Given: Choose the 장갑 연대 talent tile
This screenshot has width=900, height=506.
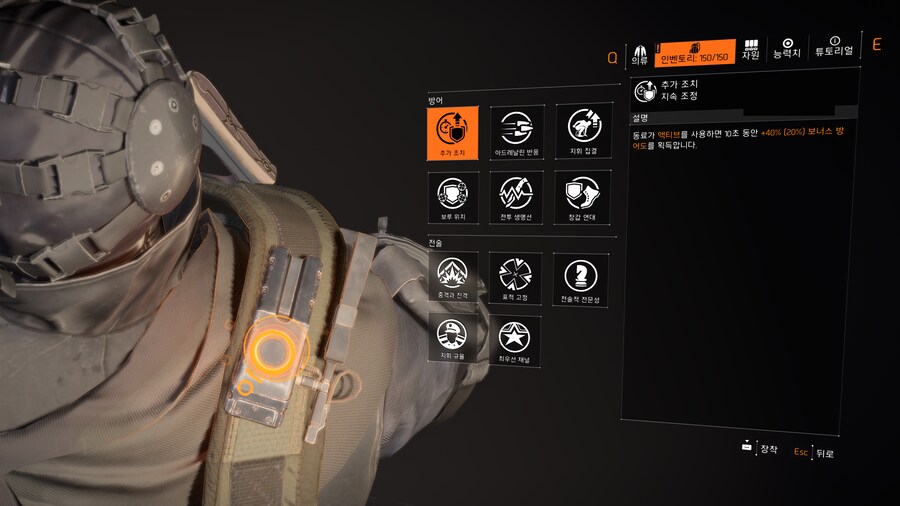Looking at the screenshot, I should (582, 197).
